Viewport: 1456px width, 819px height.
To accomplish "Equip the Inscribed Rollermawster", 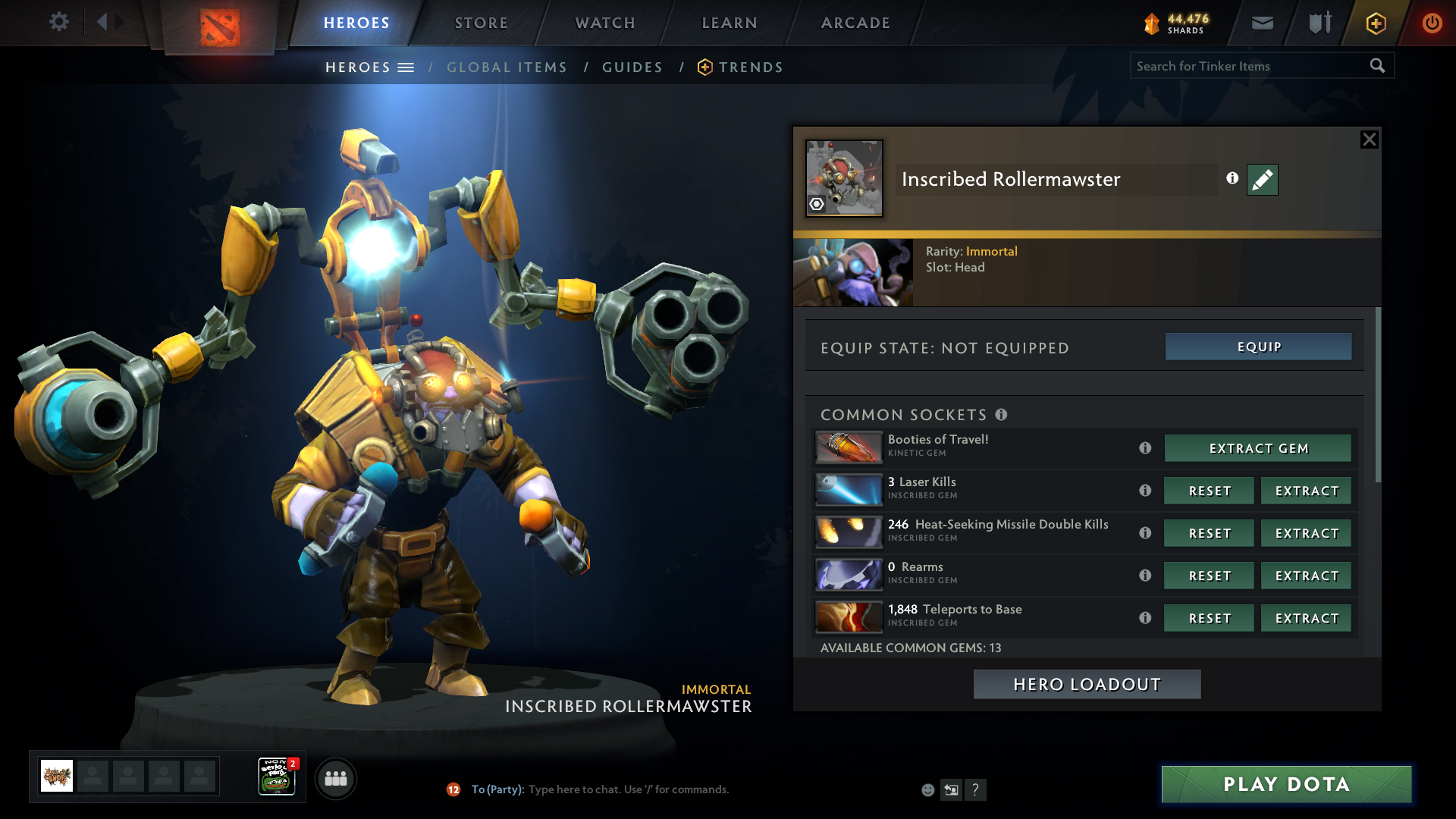I will pyautogui.click(x=1258, y=347).
